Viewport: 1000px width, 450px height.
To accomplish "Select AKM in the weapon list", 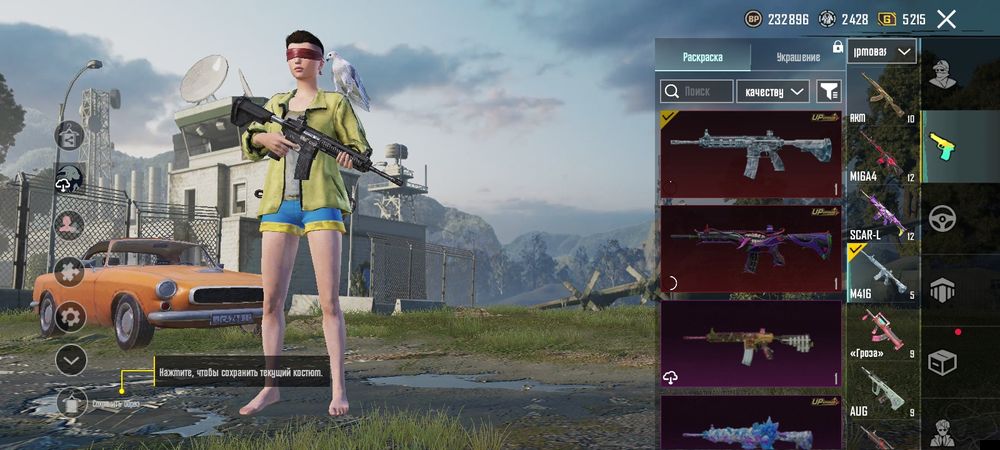I will click(x=882, y=98).
